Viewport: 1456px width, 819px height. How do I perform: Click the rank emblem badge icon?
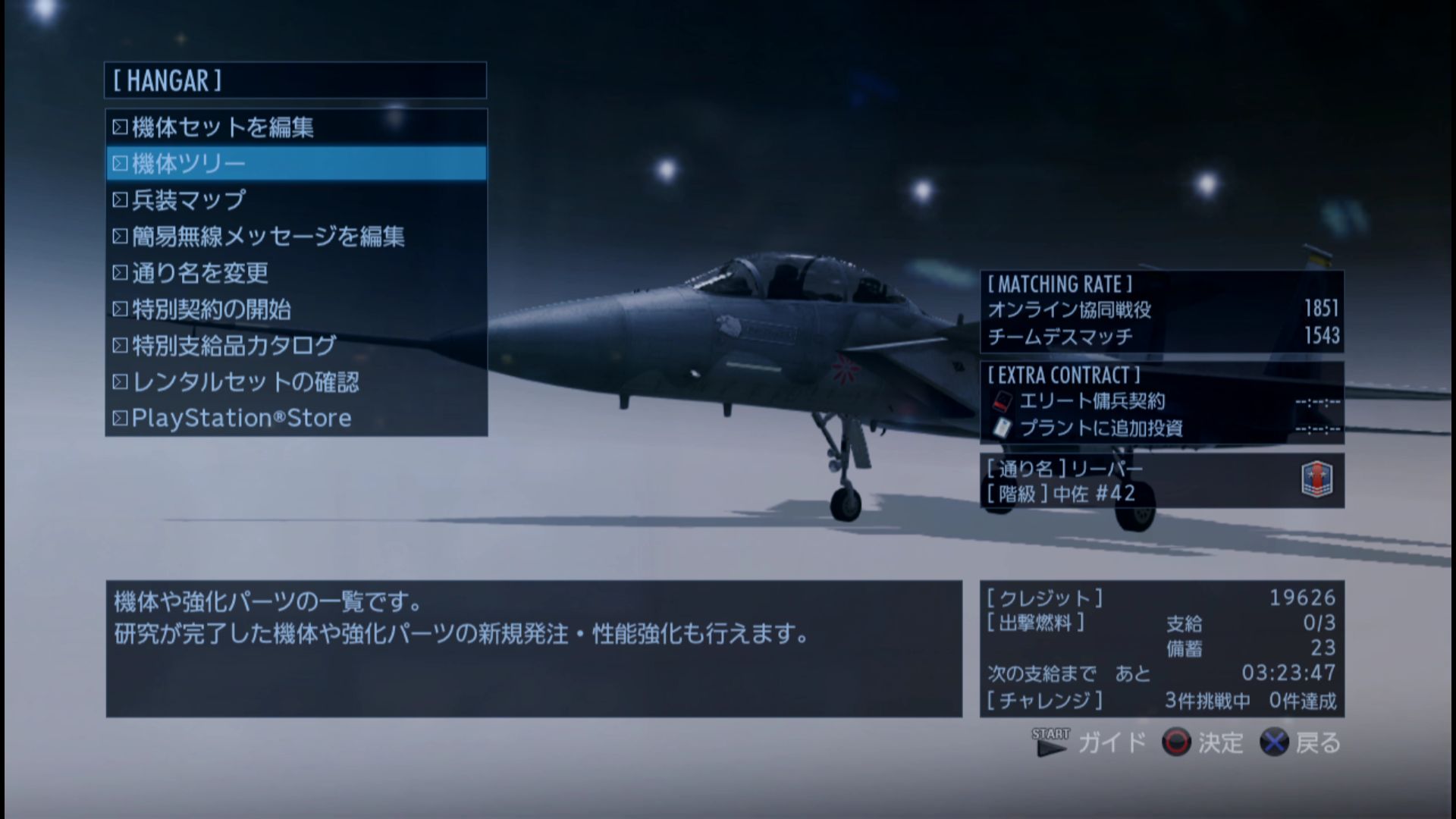click(1316, 479)
